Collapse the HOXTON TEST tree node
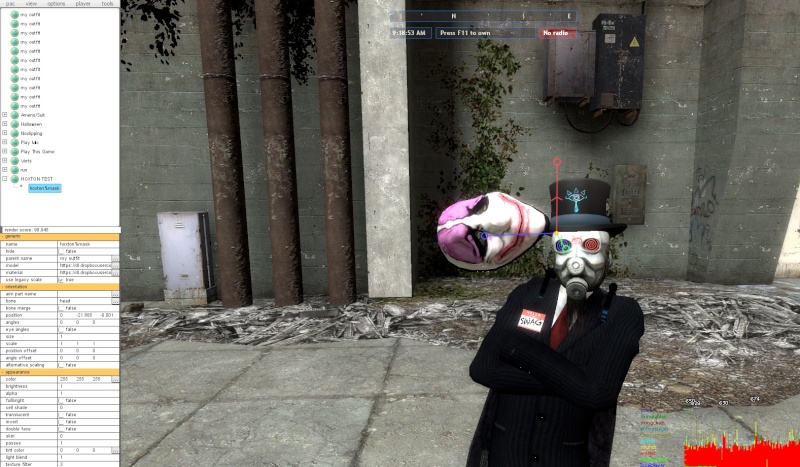Viewport: 800px width, 467px height. click(5, 178)
